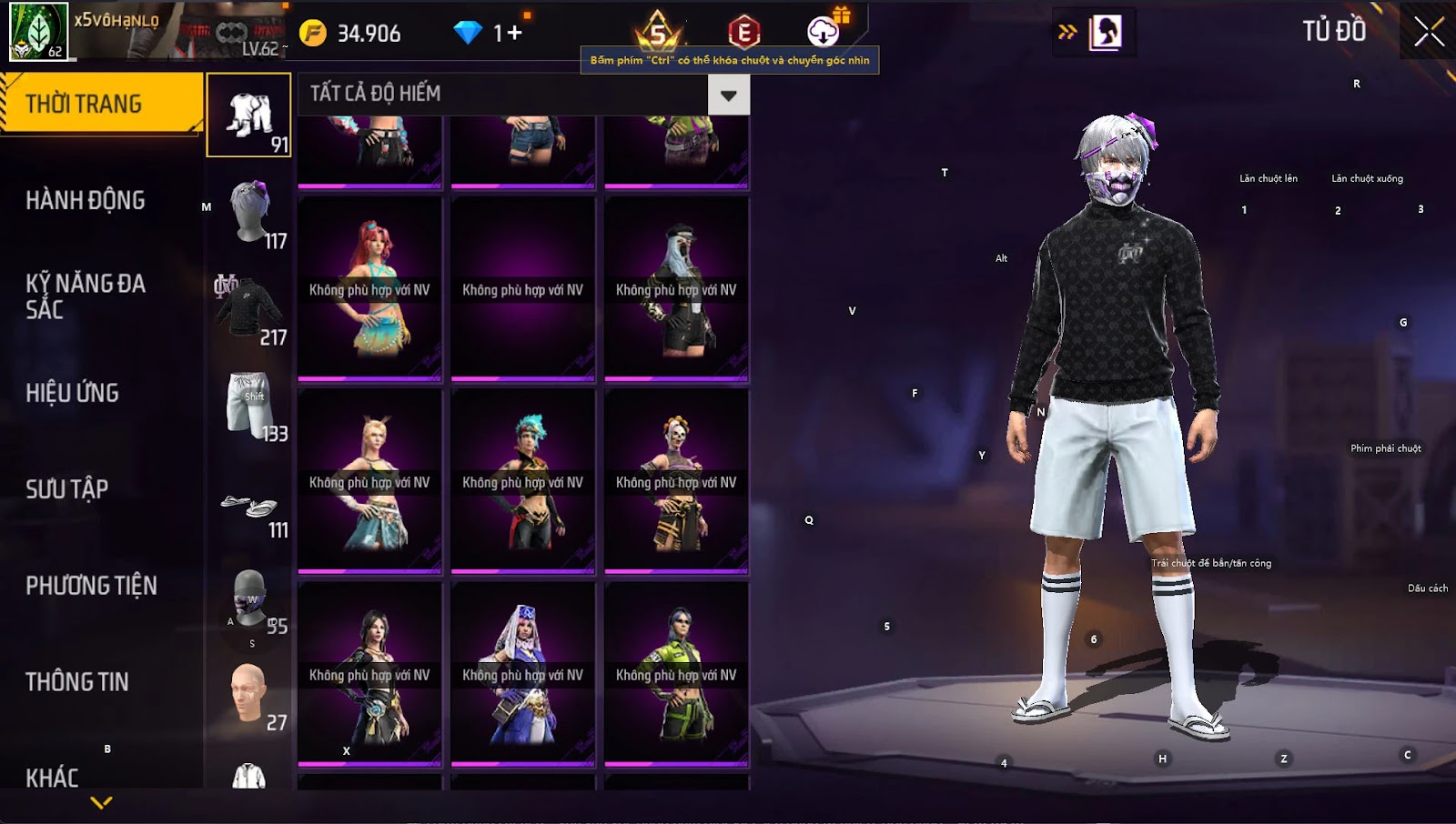Expand the character panel with double-arrow icon

[x=1067, y=33]
